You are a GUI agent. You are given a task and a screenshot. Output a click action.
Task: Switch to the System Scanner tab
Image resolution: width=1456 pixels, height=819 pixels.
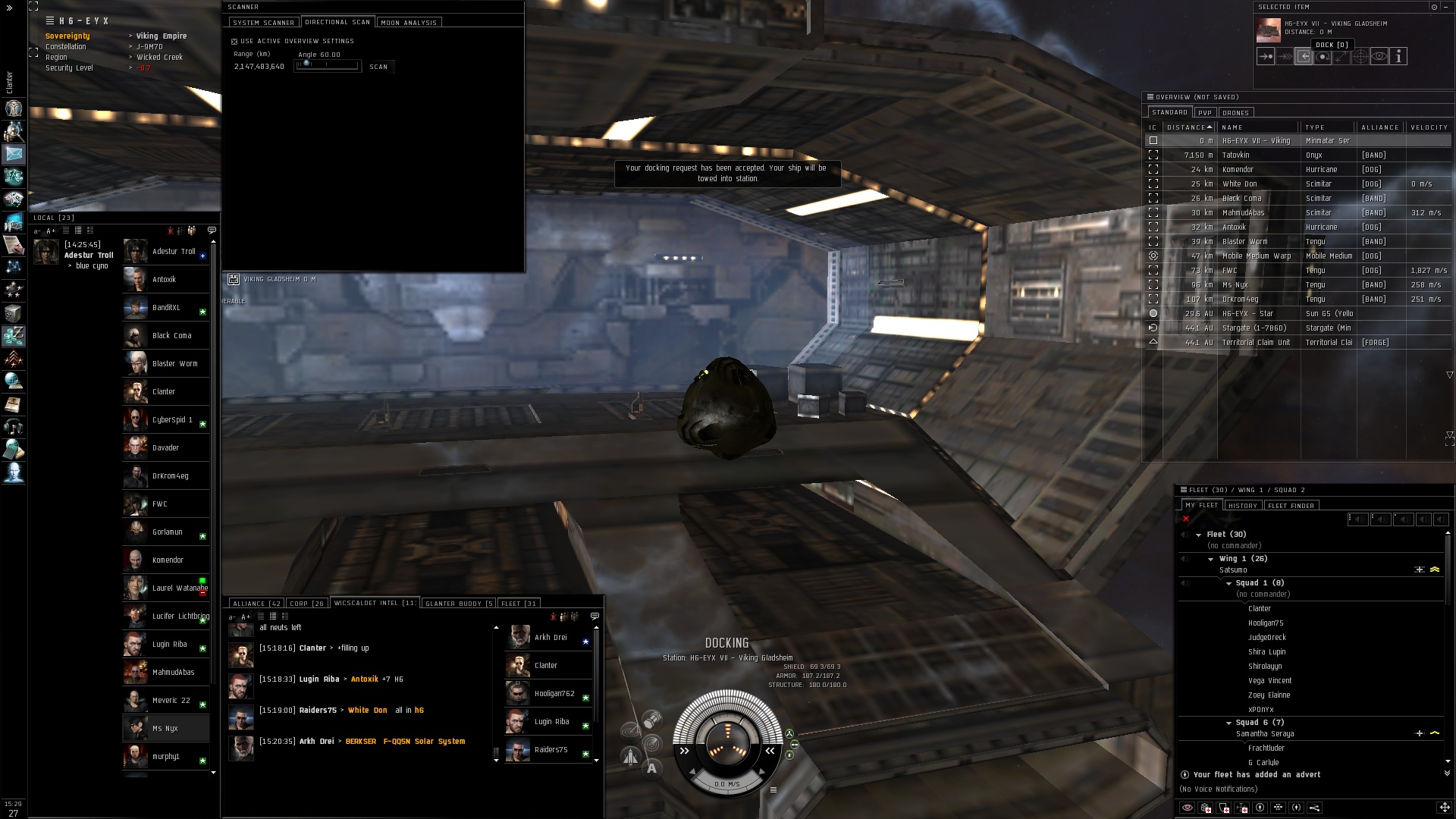[262, 23]
